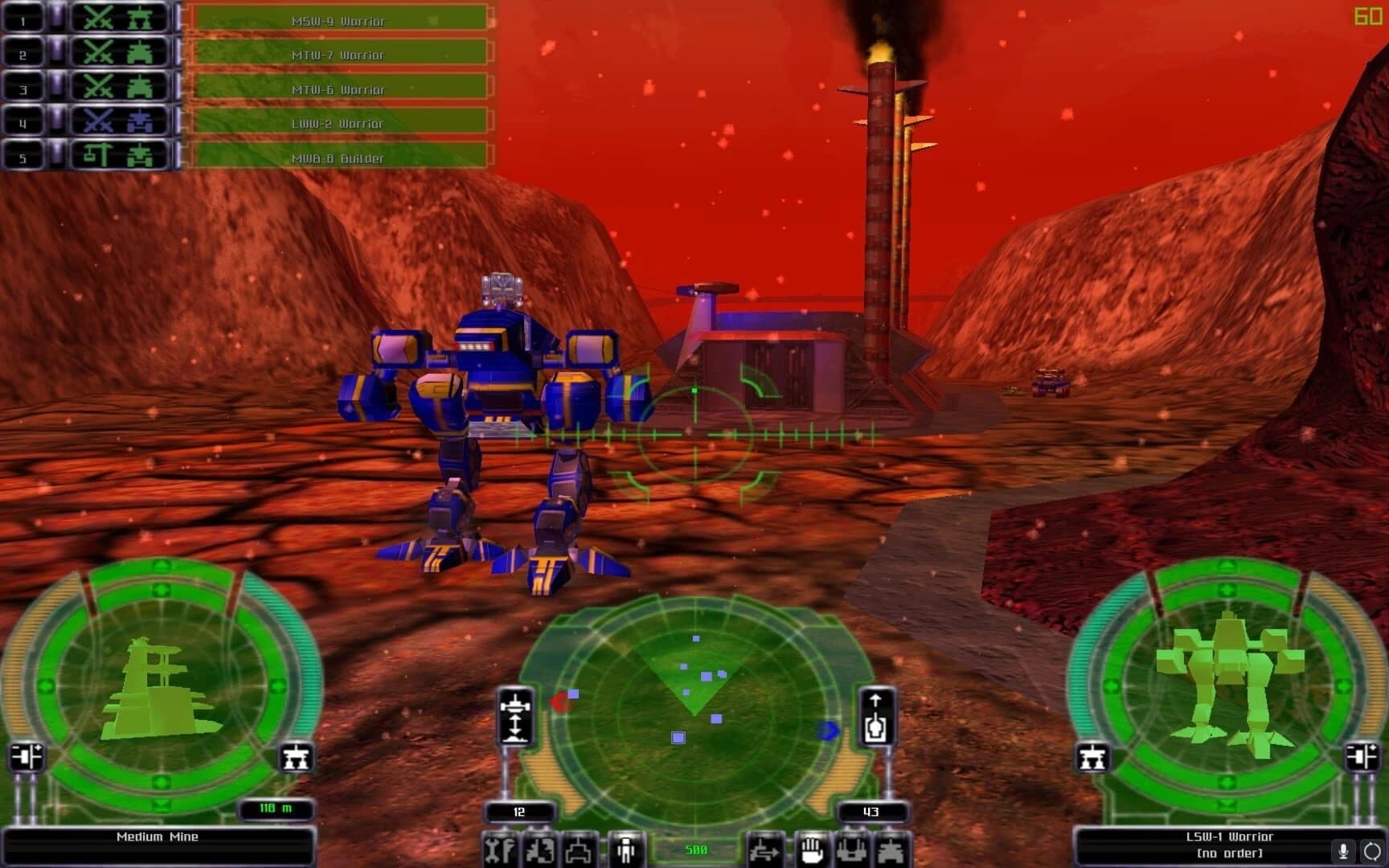Select the transport movement order icon
This screenshot has width=1389, height=868.
point(766,850)
